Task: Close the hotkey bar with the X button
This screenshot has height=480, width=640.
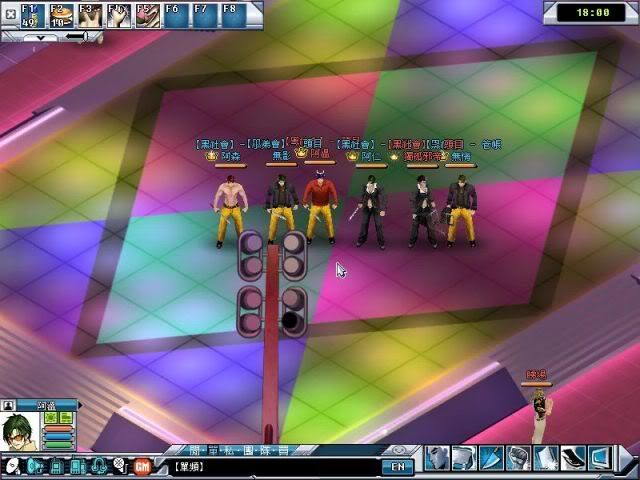Action: [9, 14]
